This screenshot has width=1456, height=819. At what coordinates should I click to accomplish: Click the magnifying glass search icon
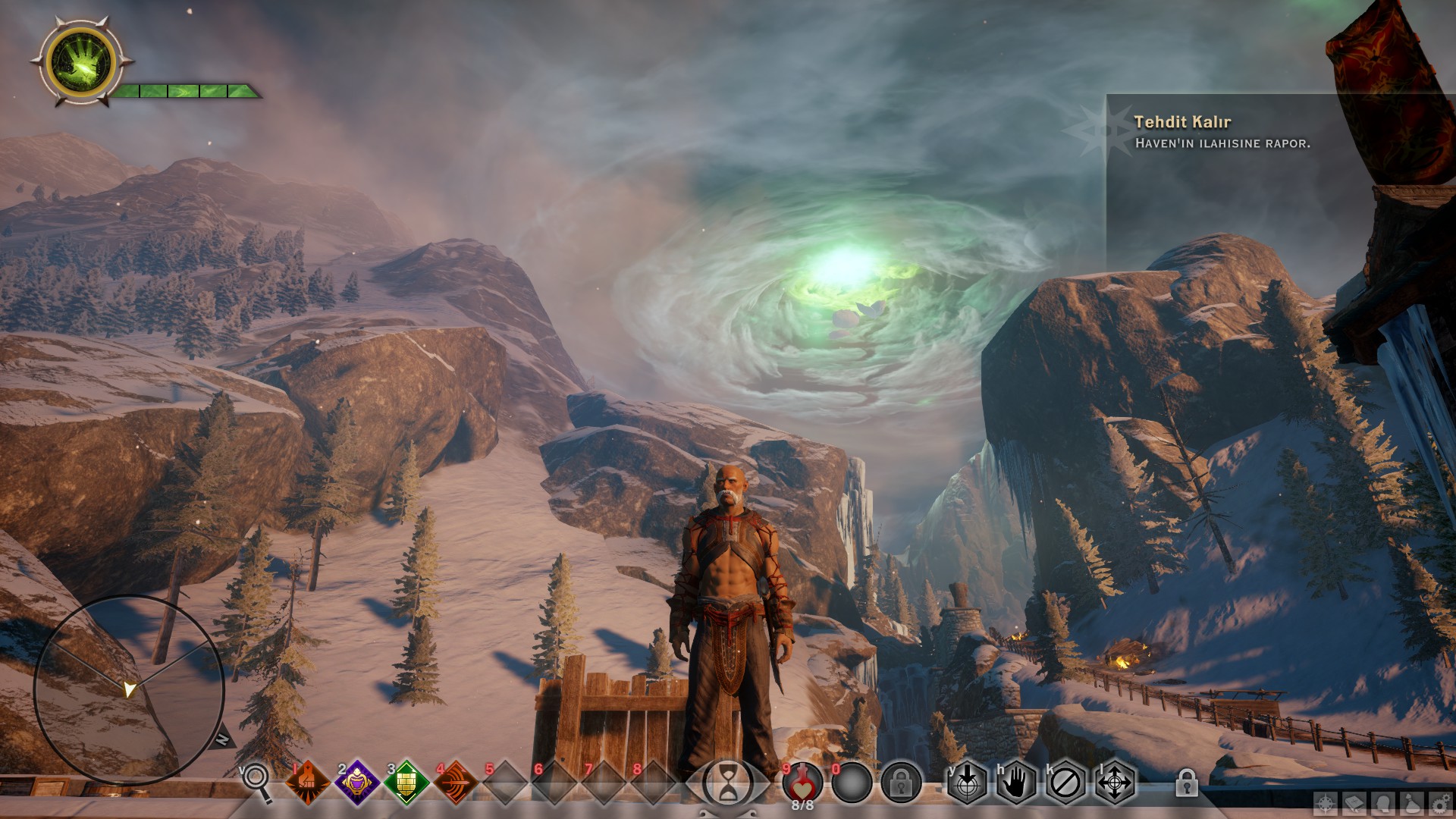pos(256,780)
